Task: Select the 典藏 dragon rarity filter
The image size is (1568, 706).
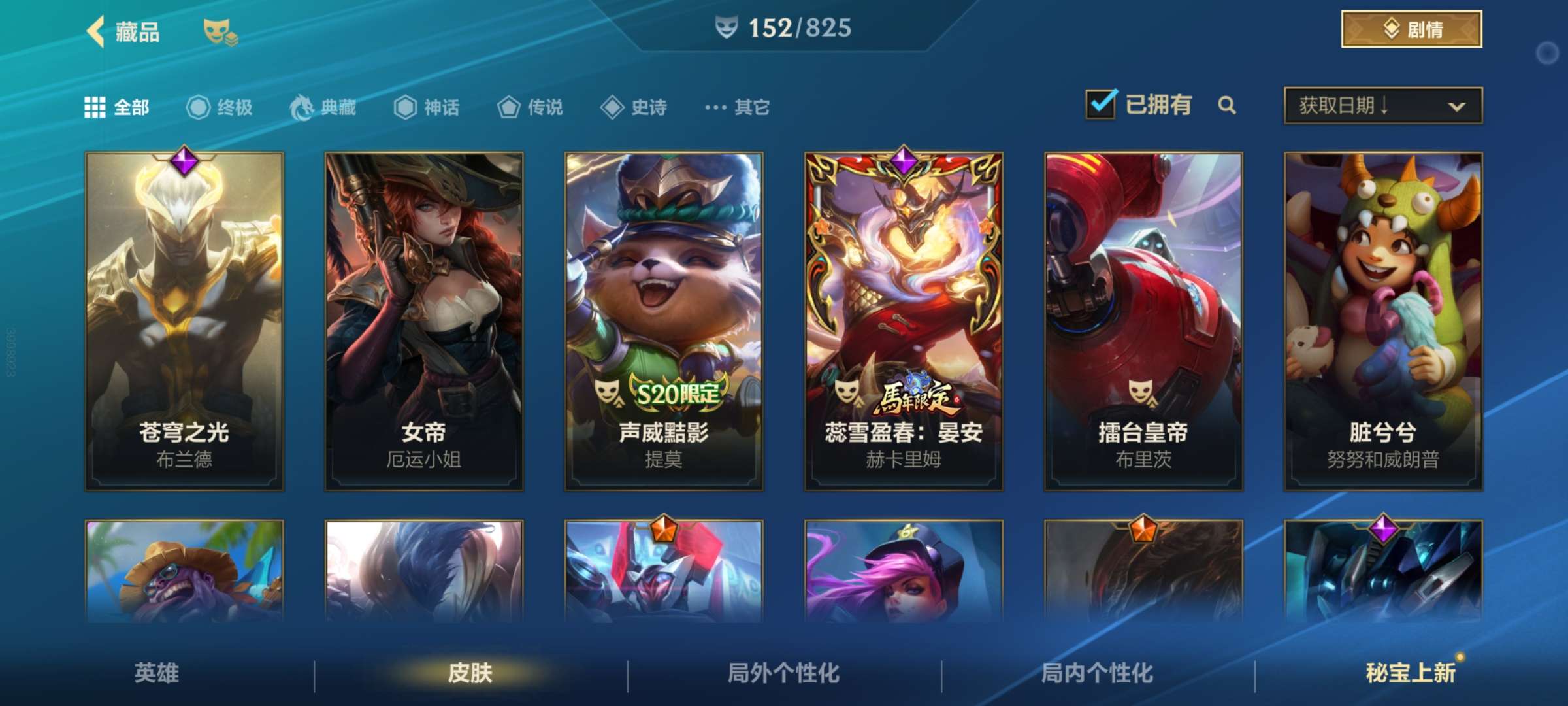Action: [x=302, y=108]
